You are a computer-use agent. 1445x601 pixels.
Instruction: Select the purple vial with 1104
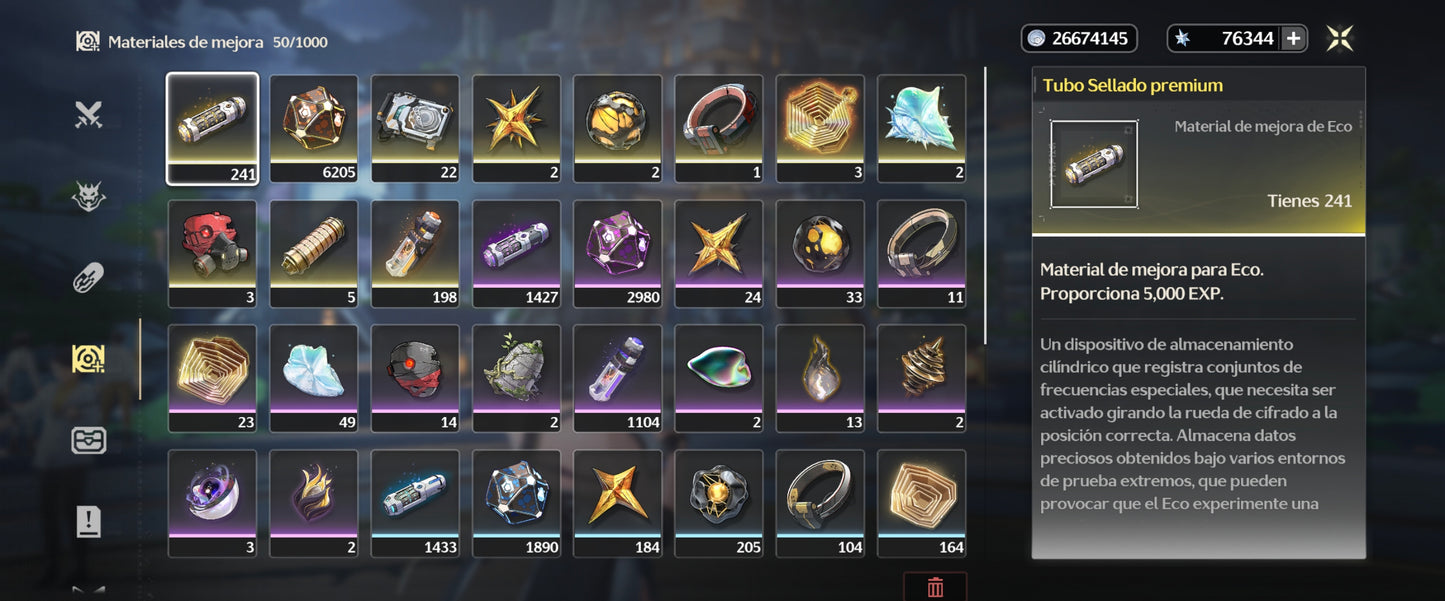click(618, 378)
